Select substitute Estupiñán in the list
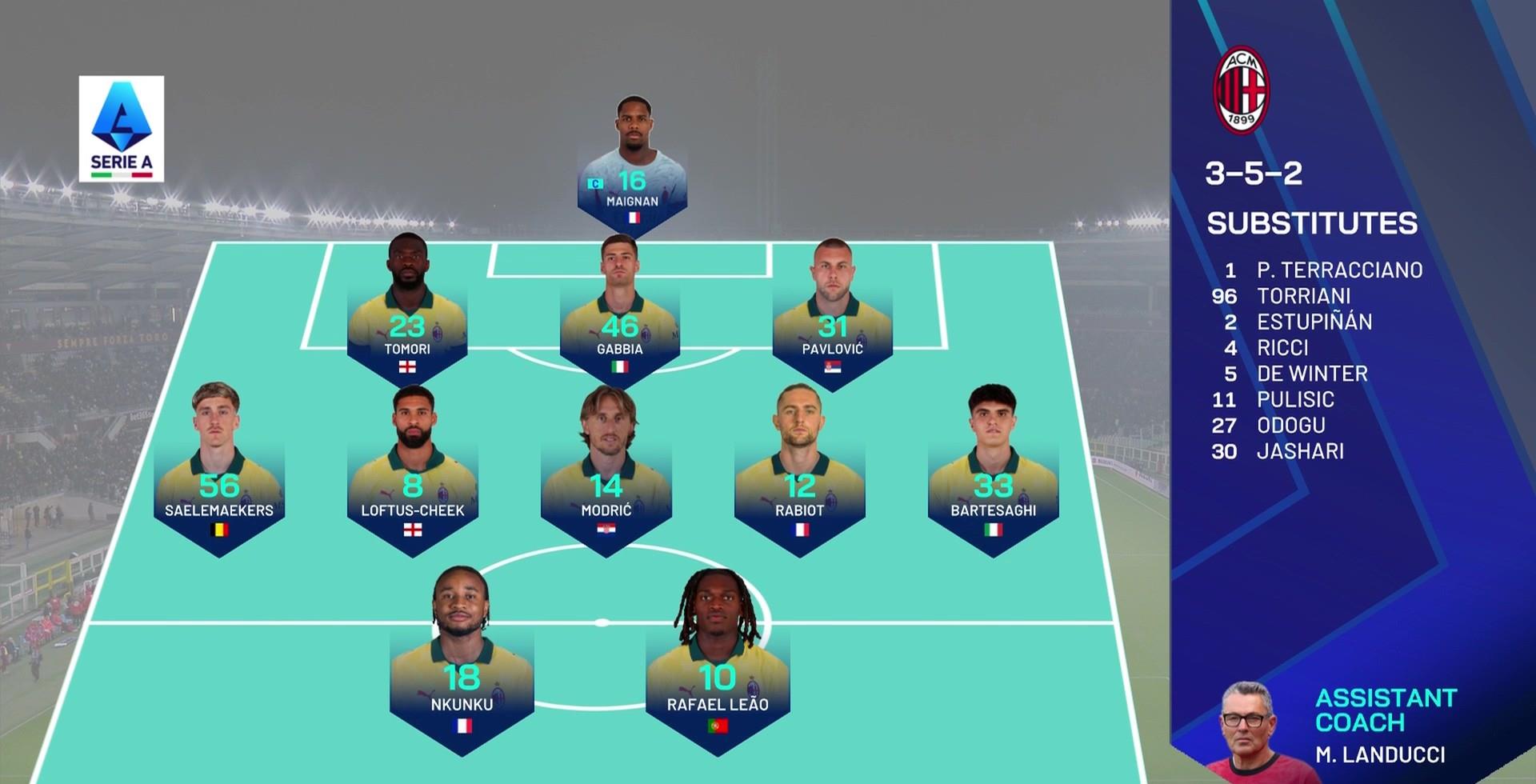The image size is (1536, 784). tap(1314, 322)
